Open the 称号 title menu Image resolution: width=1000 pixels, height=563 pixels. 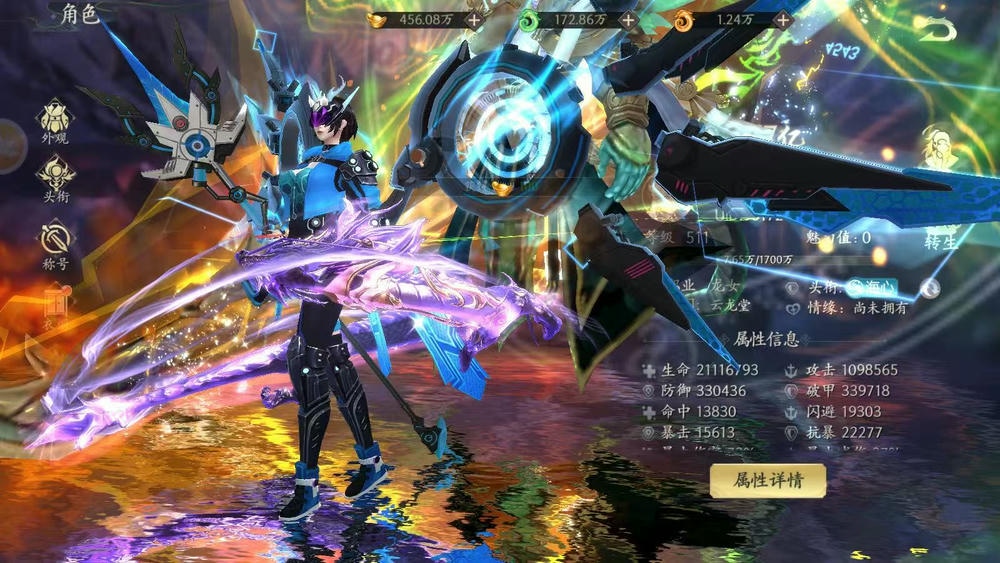pos(55,245)
